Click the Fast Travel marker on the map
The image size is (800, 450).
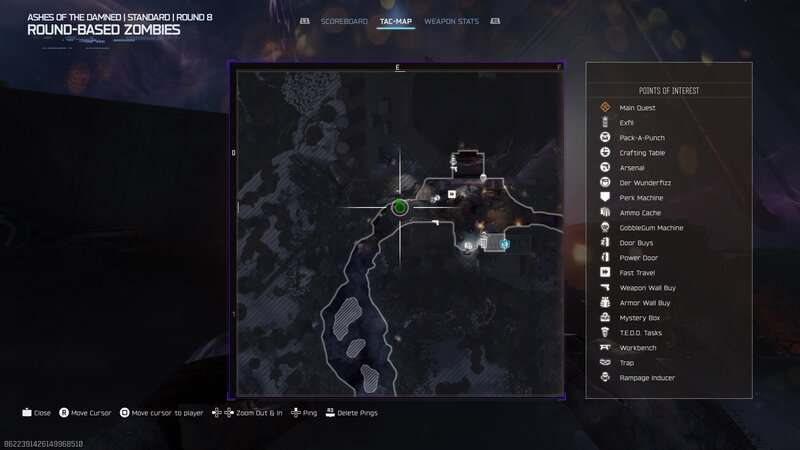[x=452, y=194]
